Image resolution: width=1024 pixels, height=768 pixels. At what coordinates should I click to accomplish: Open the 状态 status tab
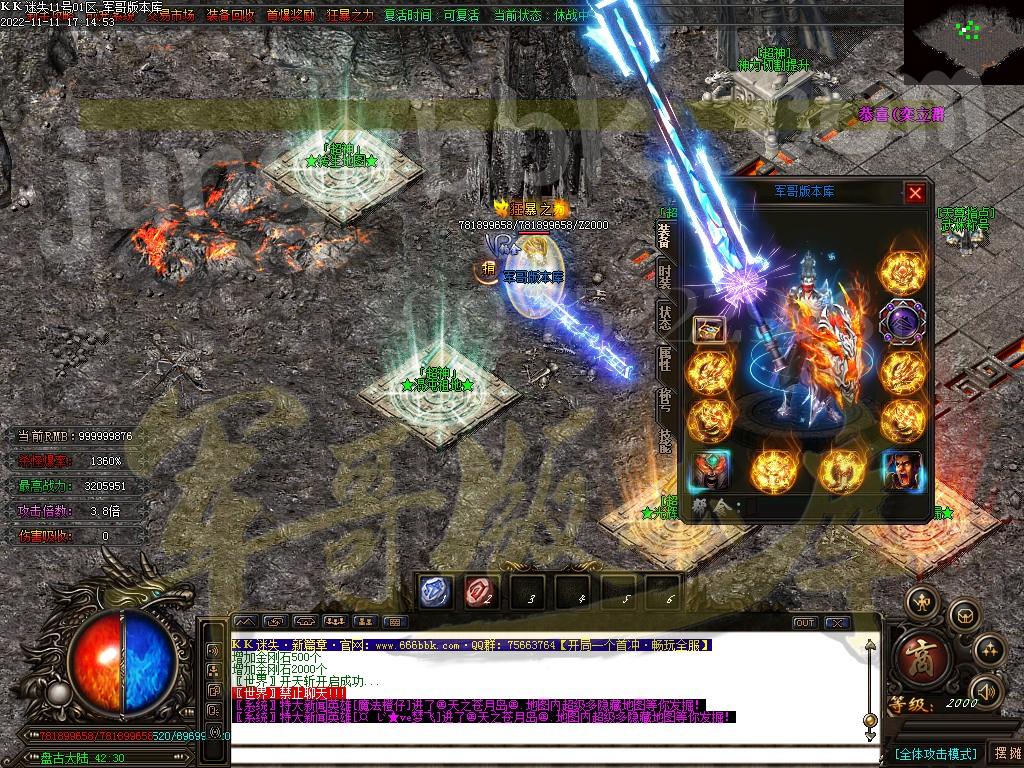(x=666, y=317)
